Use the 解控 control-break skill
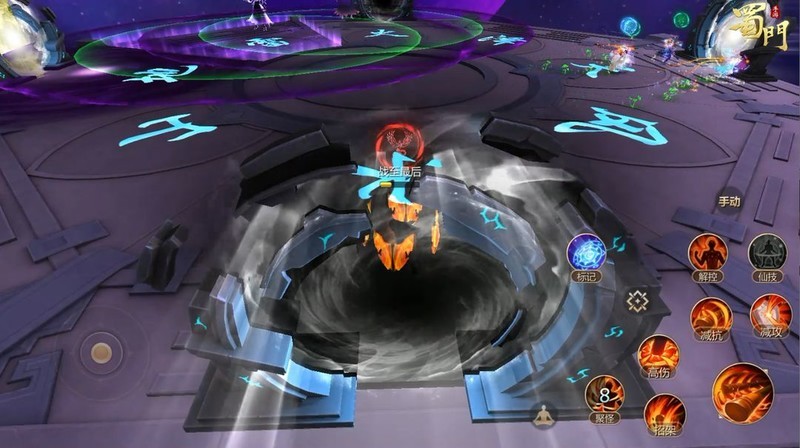Image resolution: width=800 pixels, height=448 pixels. point(708,253)
